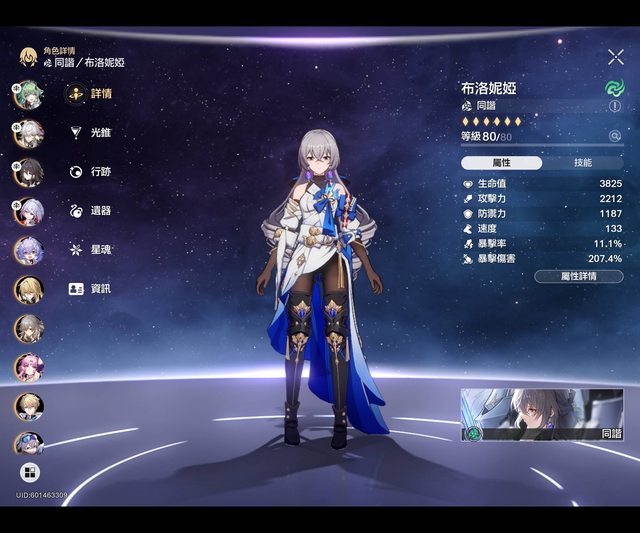The image size is (640, 533).
Task: Click the exclamation info icon beside 同諧
Action: (x=614, y=105)
